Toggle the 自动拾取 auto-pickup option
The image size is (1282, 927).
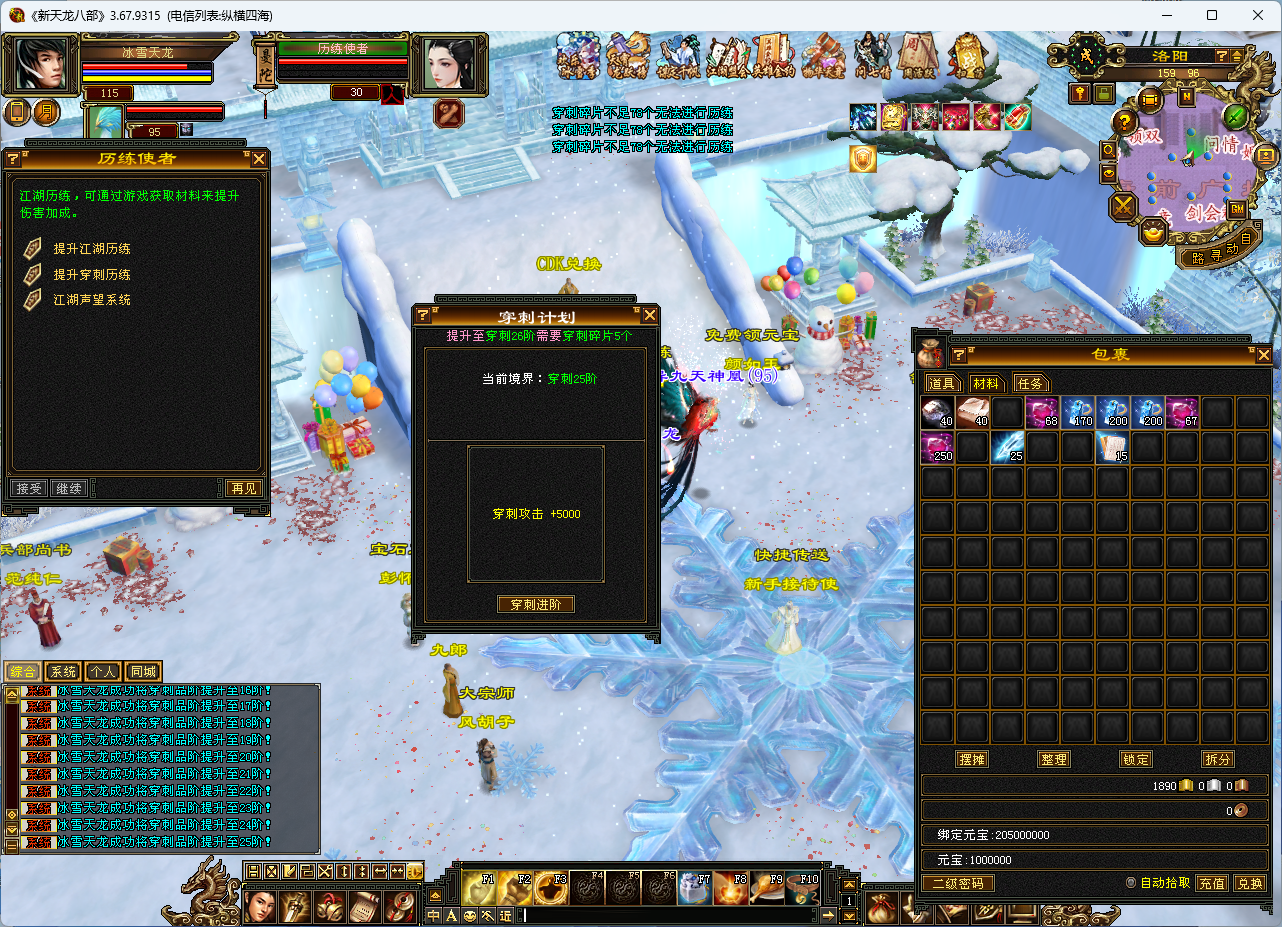point(1131,883)
